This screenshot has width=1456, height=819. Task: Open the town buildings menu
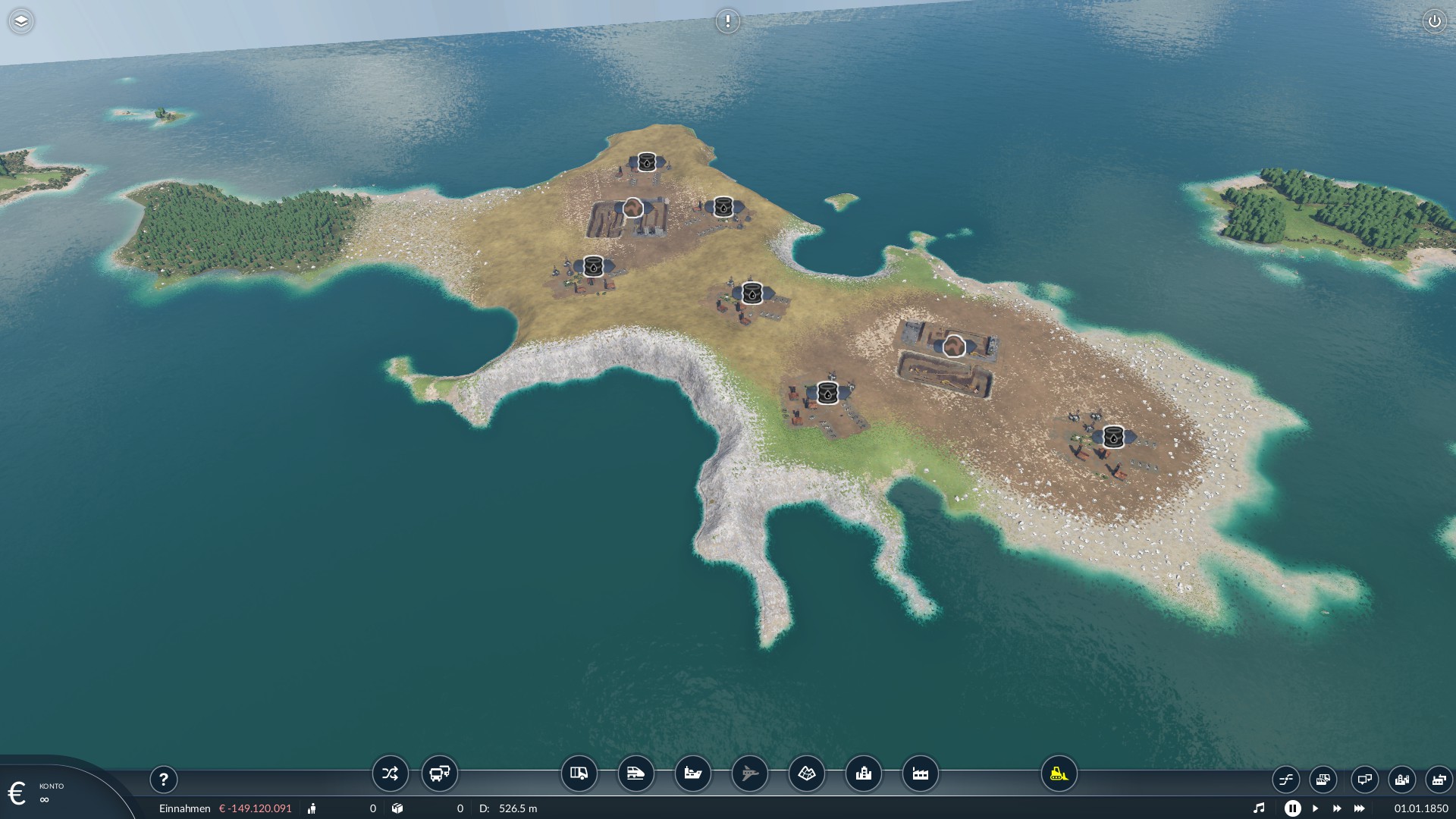pos(863,773)
